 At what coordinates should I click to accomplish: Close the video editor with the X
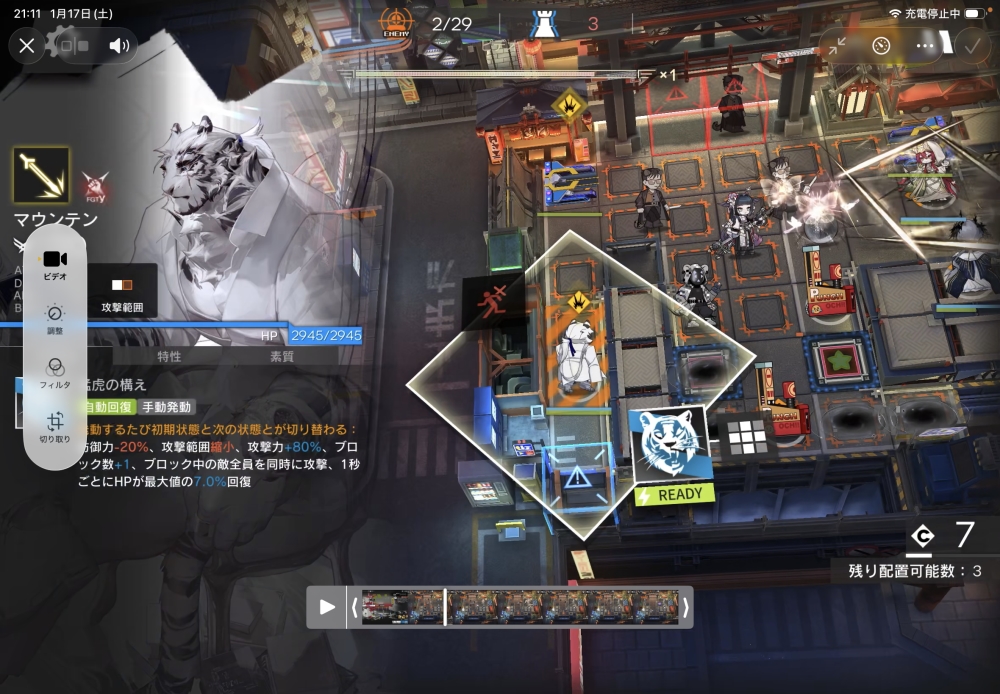(27, 45)
